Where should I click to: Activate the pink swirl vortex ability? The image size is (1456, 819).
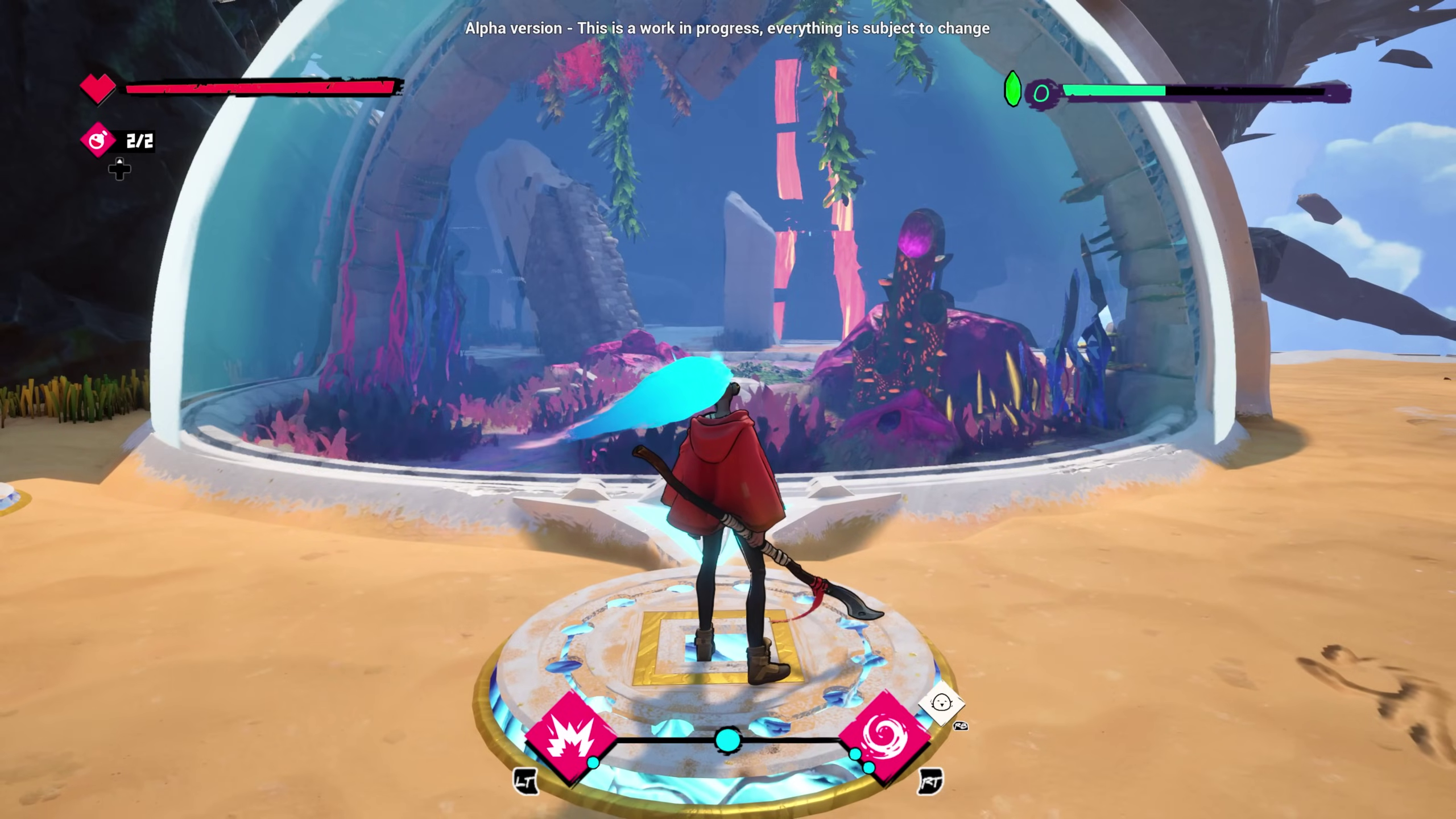pyautogui.click(x=884, y=737)
